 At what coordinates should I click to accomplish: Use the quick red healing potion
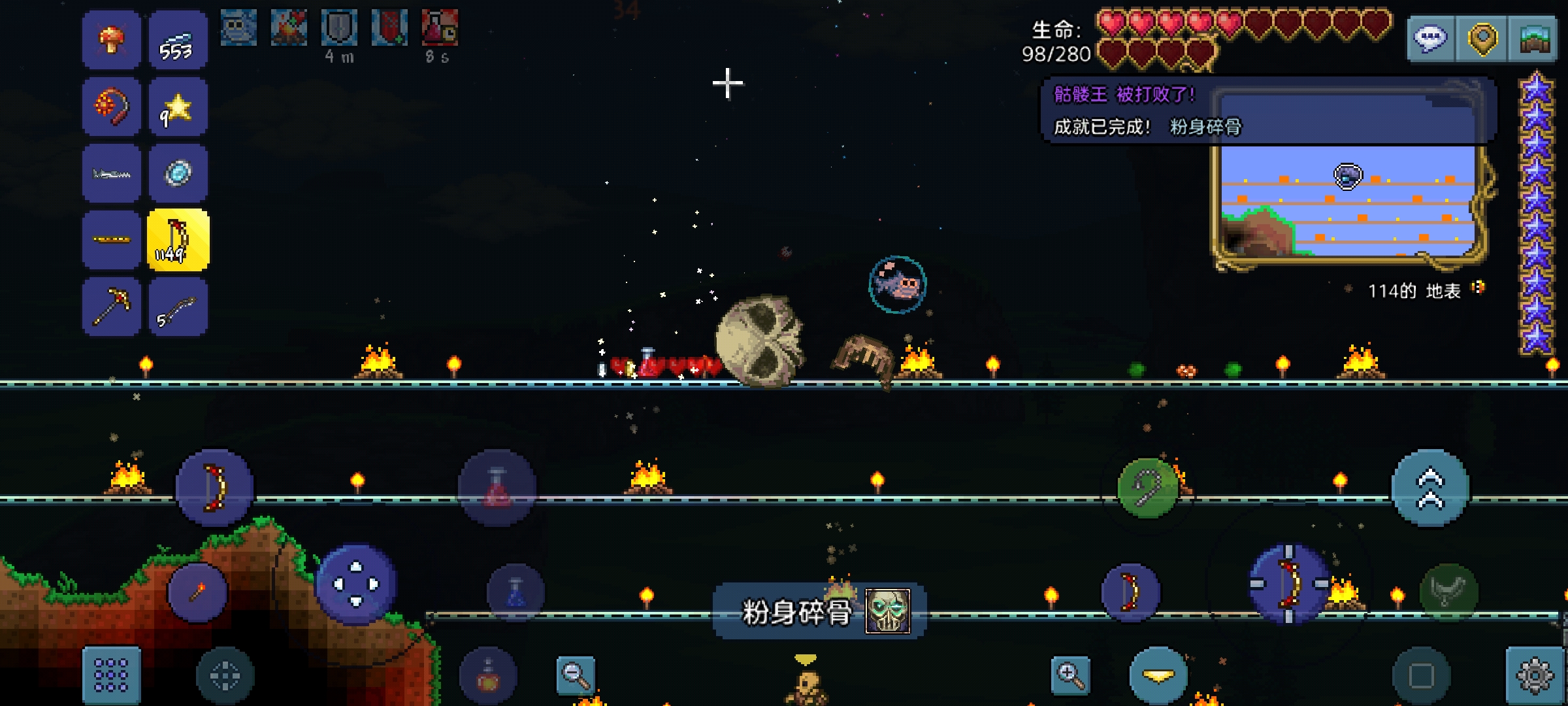click(x=497, y=488)
